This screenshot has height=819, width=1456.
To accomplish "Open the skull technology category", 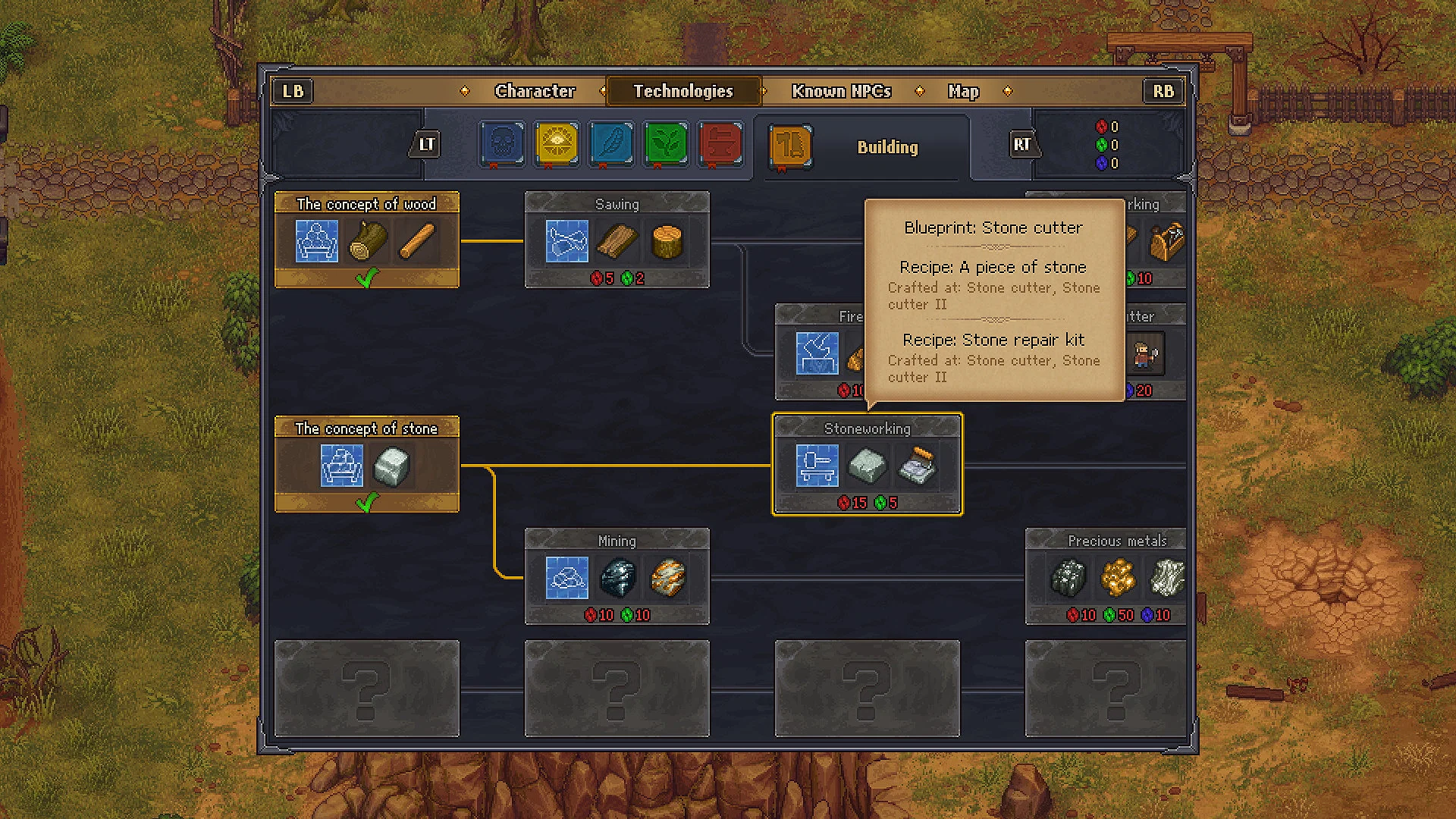I will [x=501, y=144].
